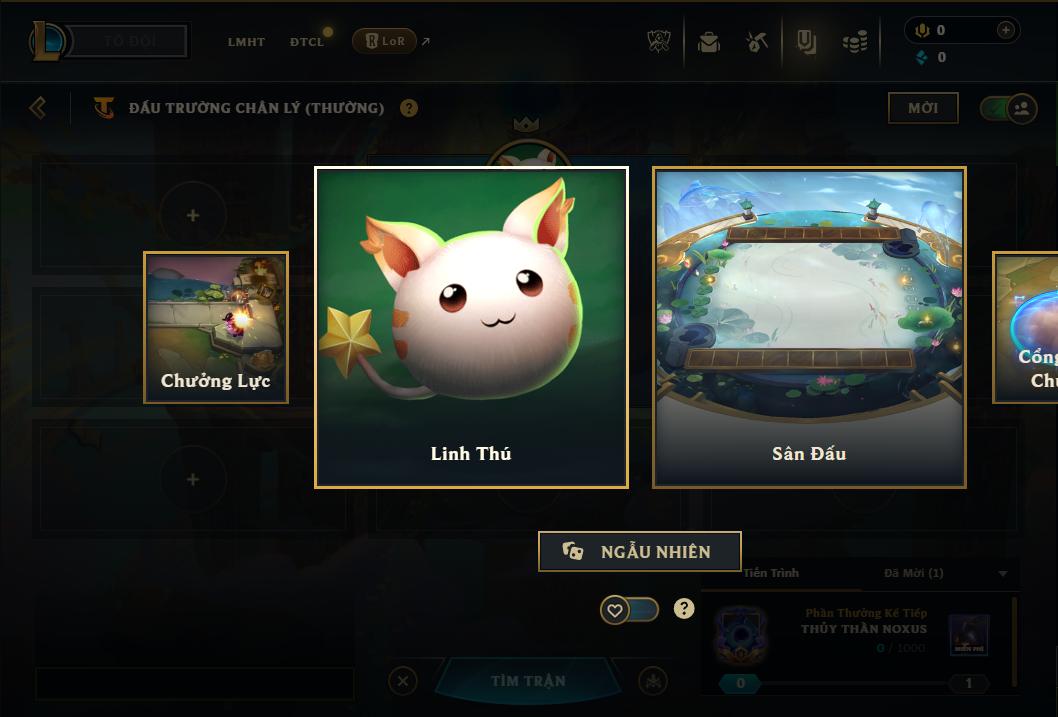Image resolution: width=1058 pixels, height=717 pixels.
Task: Open the Đã Mời (1) tab
Action: 913,573
